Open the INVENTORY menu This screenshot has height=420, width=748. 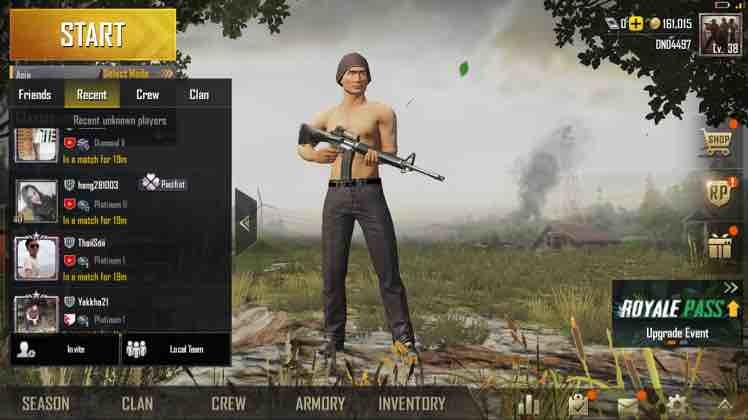tap(411, 404)
